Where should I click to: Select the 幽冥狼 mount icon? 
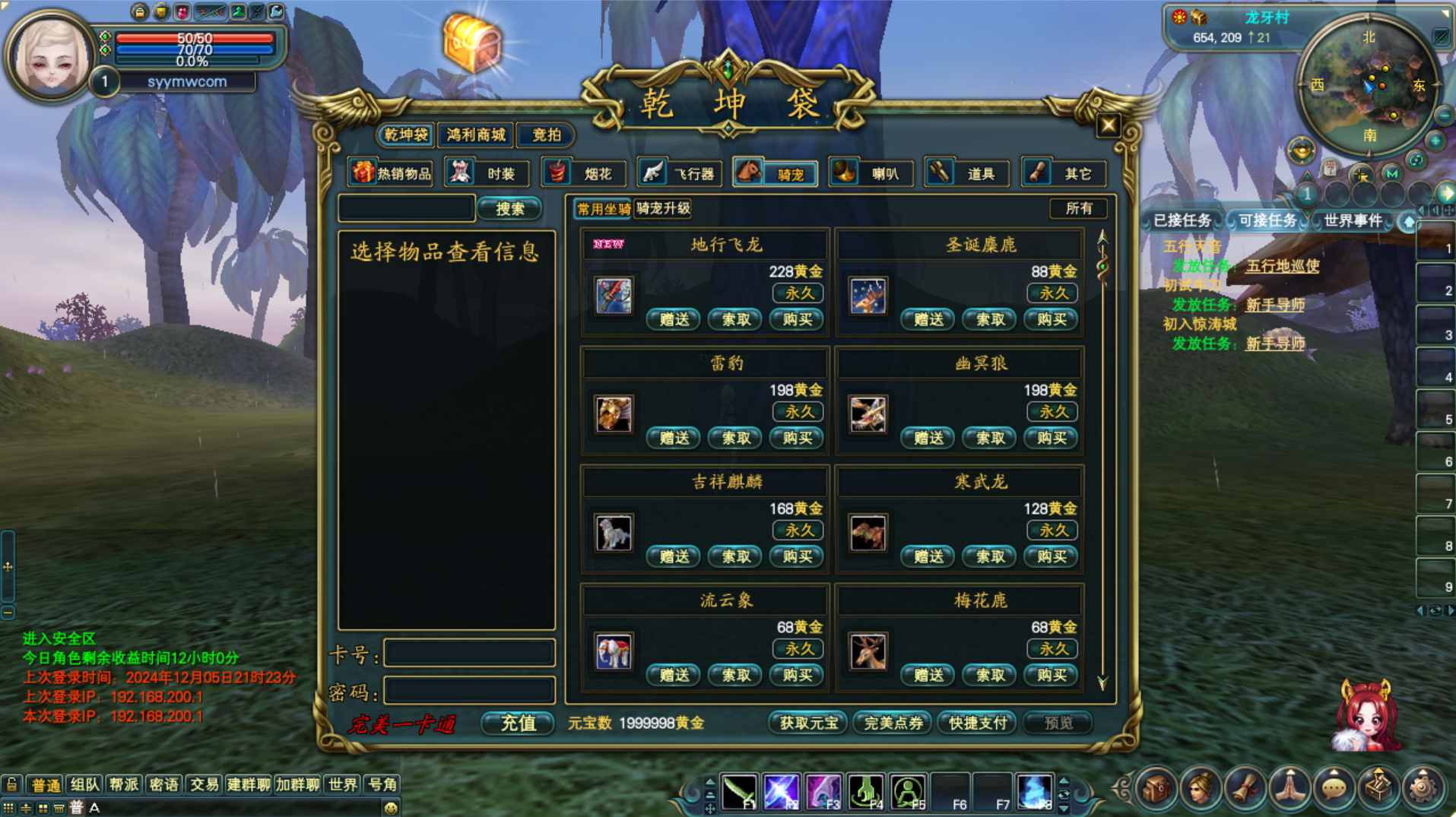[x=868, y=414]
